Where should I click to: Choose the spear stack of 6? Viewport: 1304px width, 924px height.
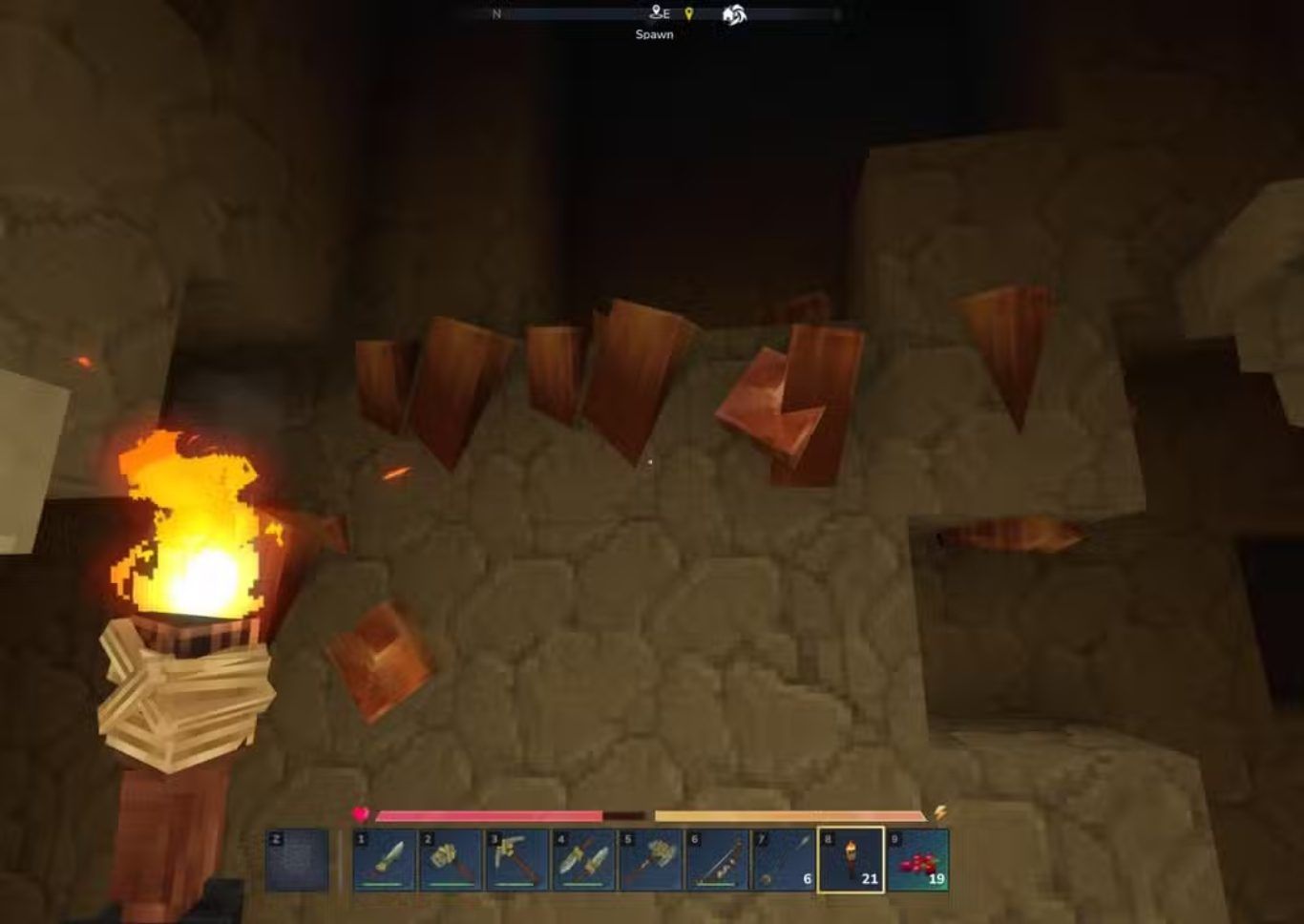785,860
